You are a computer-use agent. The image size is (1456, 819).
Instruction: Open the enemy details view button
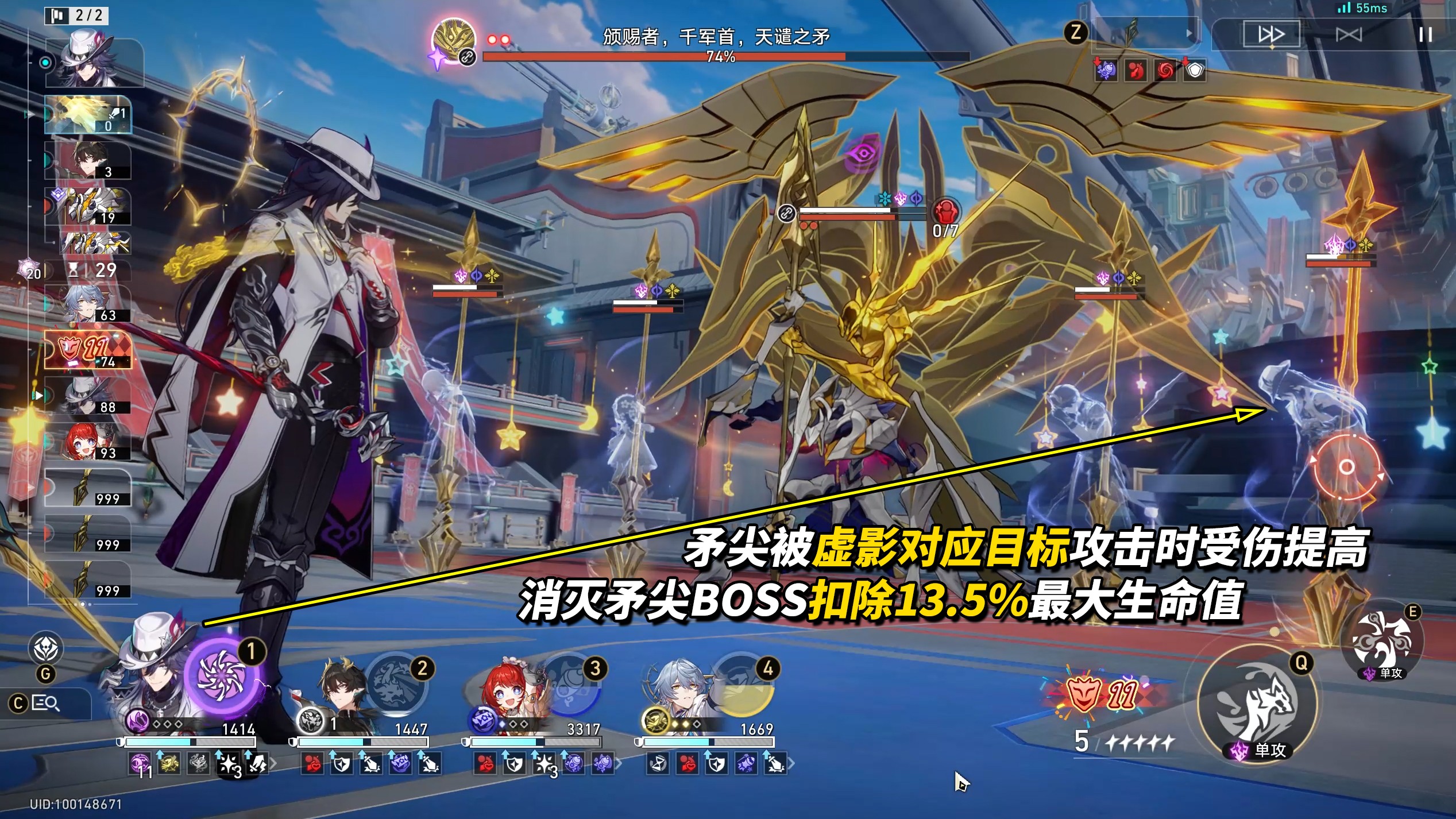point(46,703)
